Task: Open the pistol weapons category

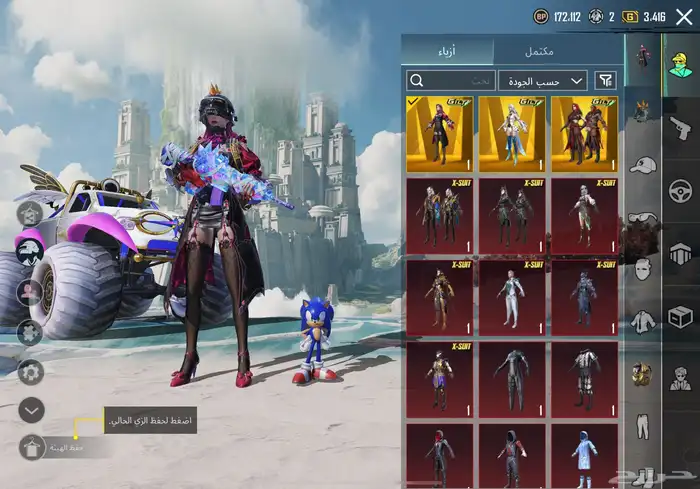Action: click(x=681, y=128)
